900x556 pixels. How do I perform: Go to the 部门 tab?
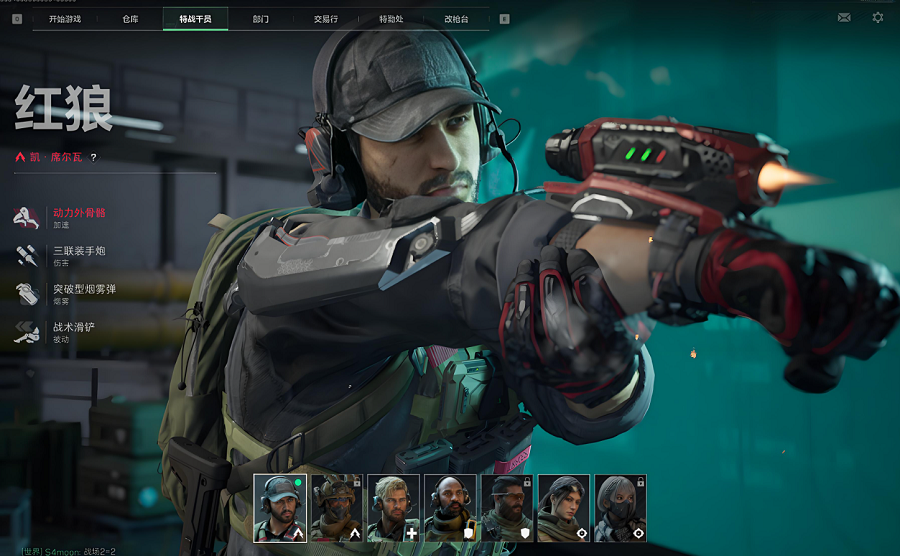pos(260,18)
